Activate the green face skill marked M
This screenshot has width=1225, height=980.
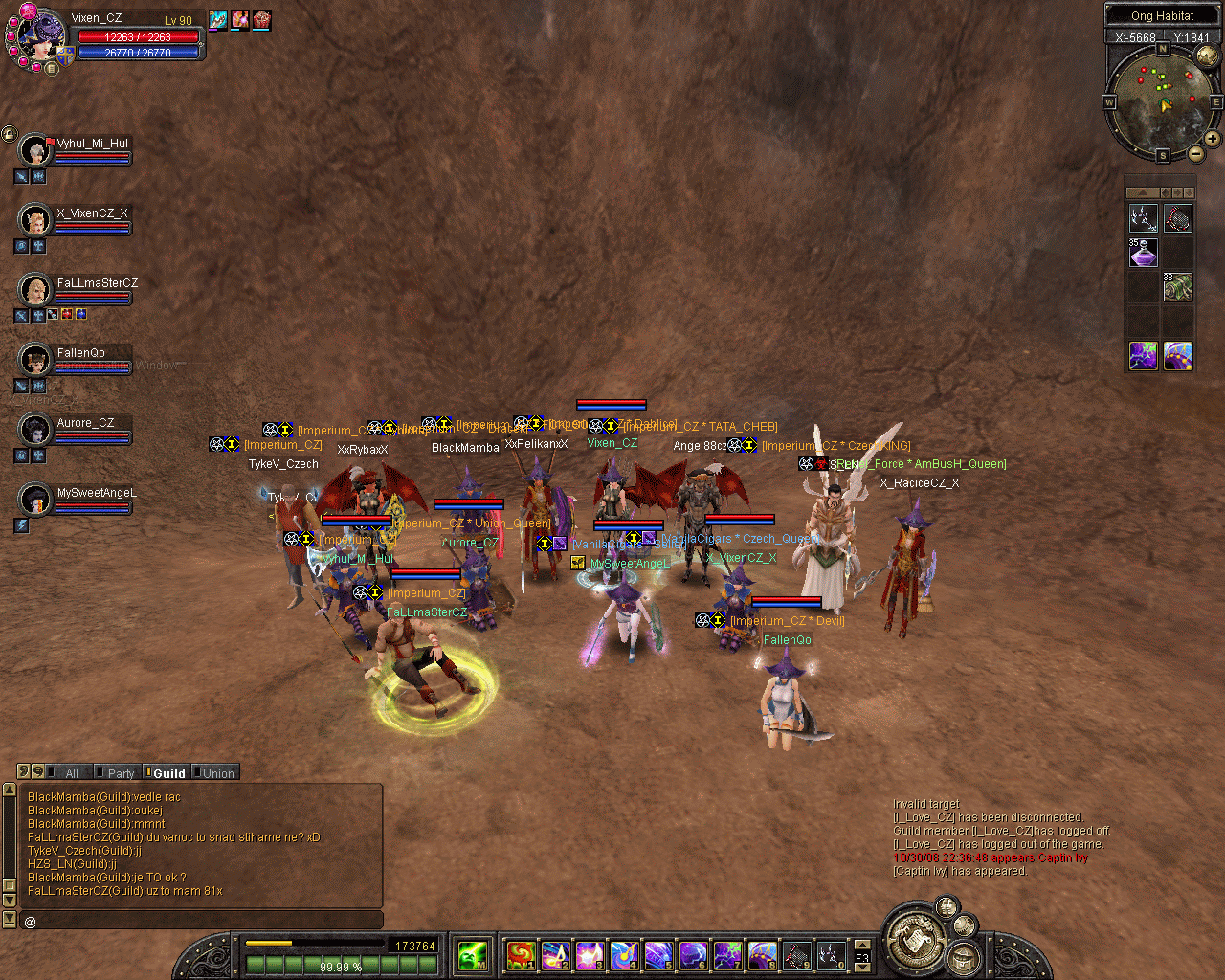click(x=473, y=954)
